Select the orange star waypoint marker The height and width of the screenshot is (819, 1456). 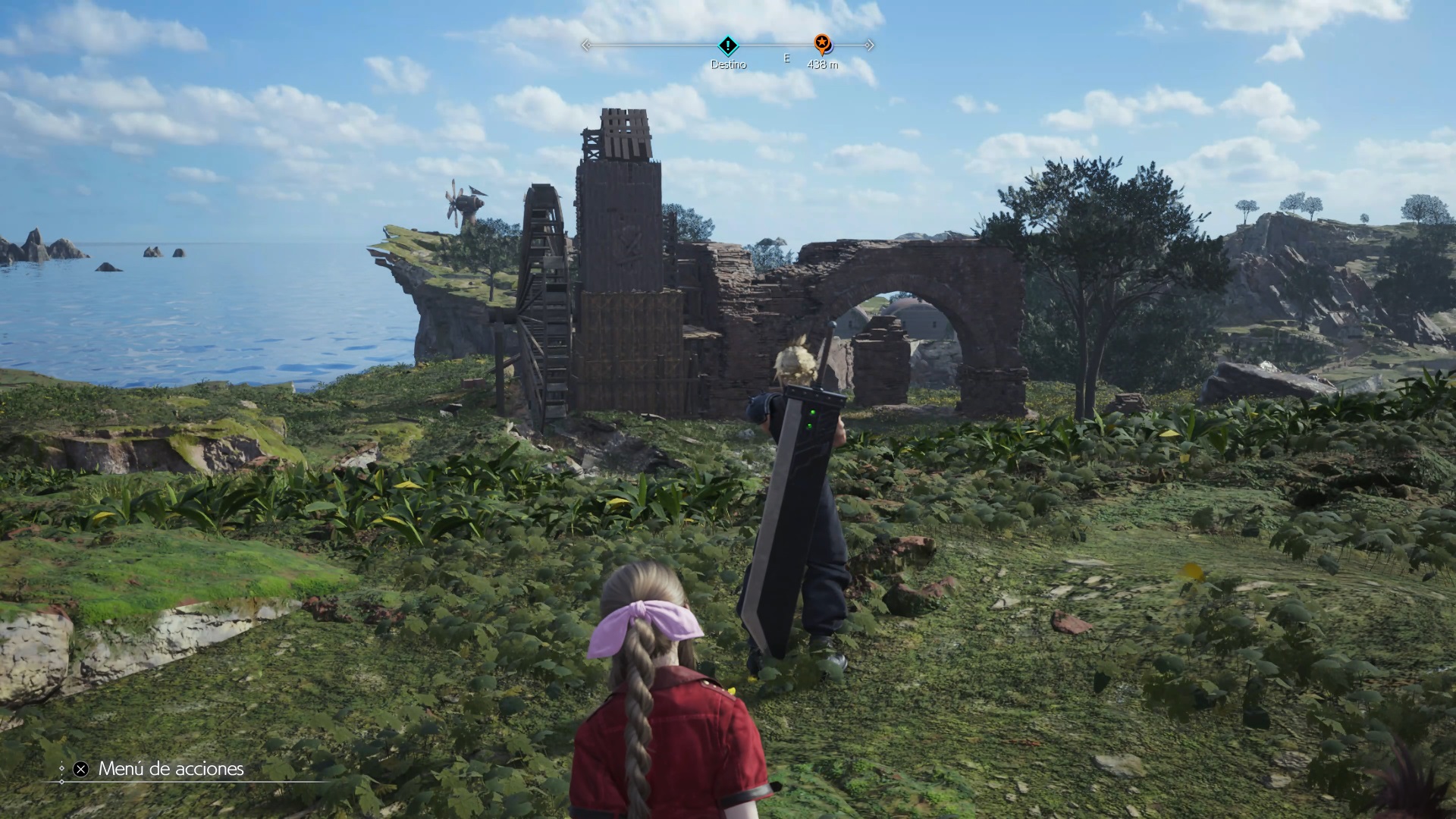pos(821,43)
